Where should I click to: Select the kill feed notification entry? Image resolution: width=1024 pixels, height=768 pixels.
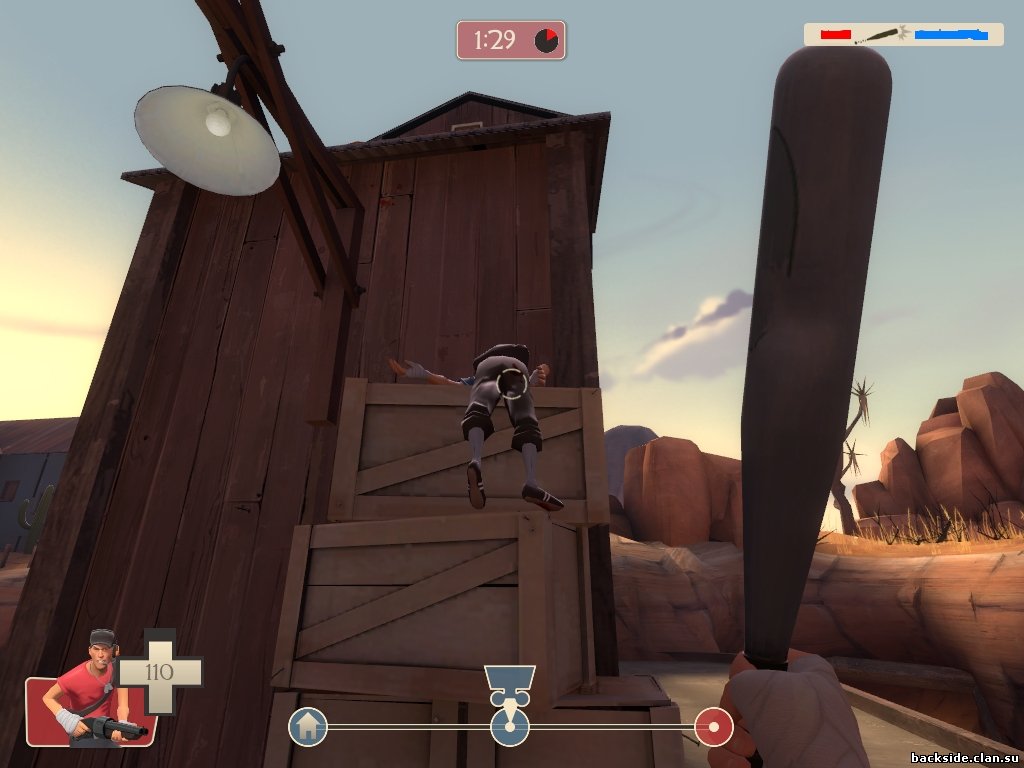coord(904,34)
